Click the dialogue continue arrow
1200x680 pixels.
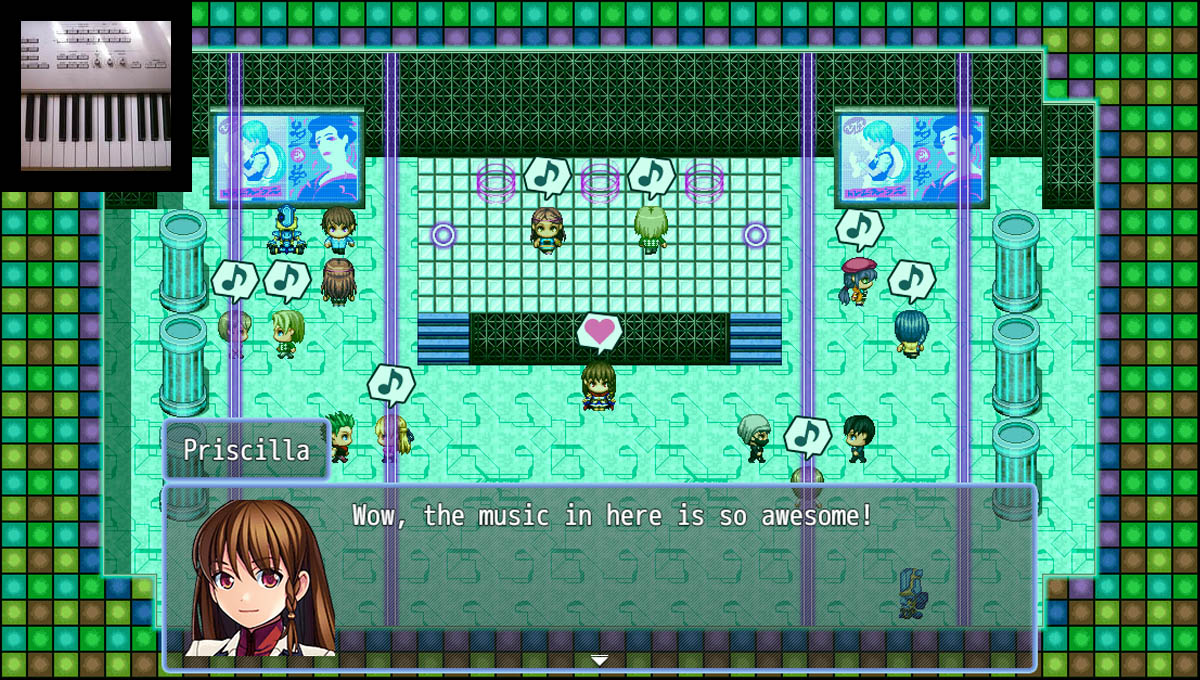coord(599,659)
